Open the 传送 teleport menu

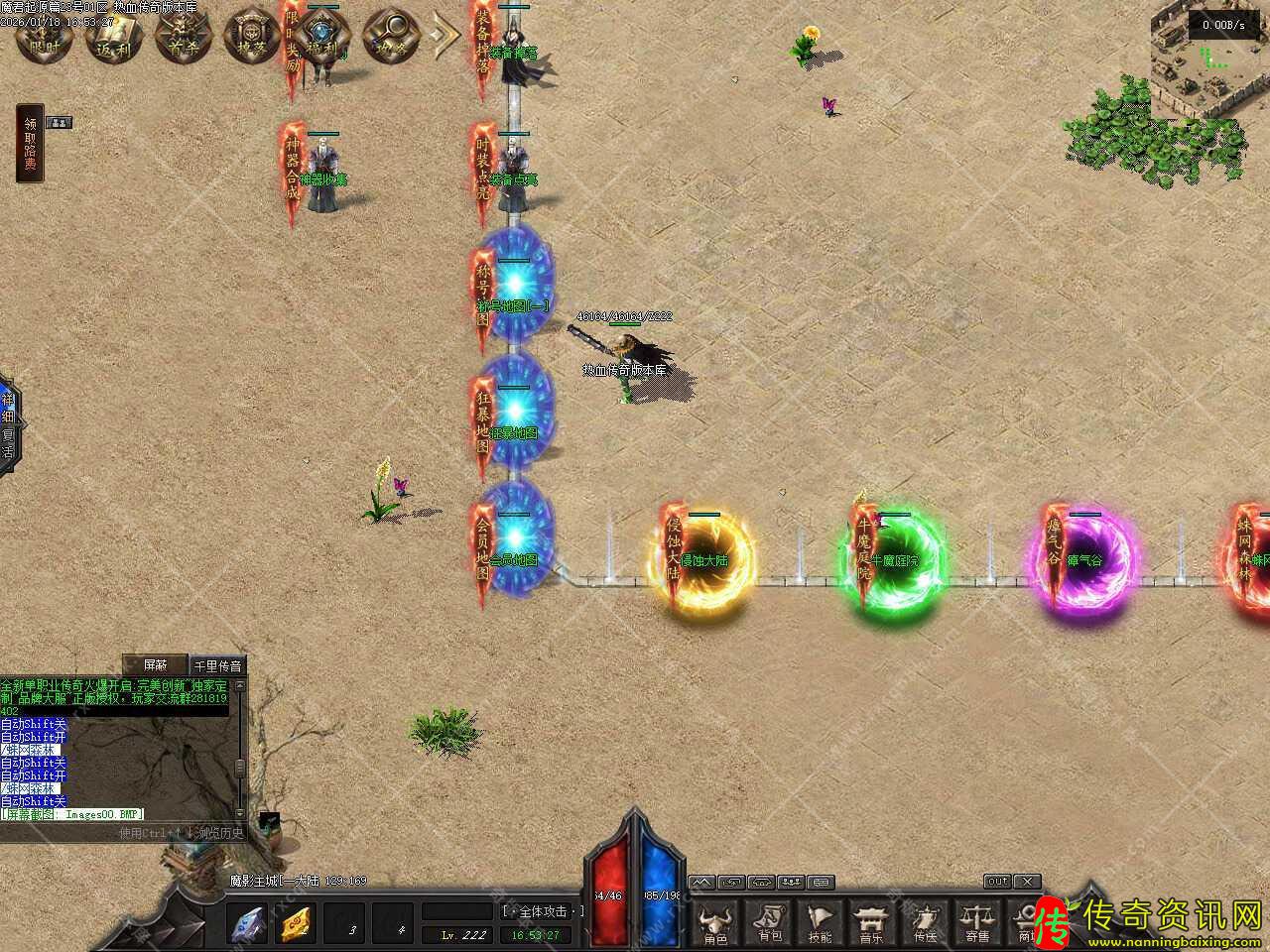pos(925,923)
